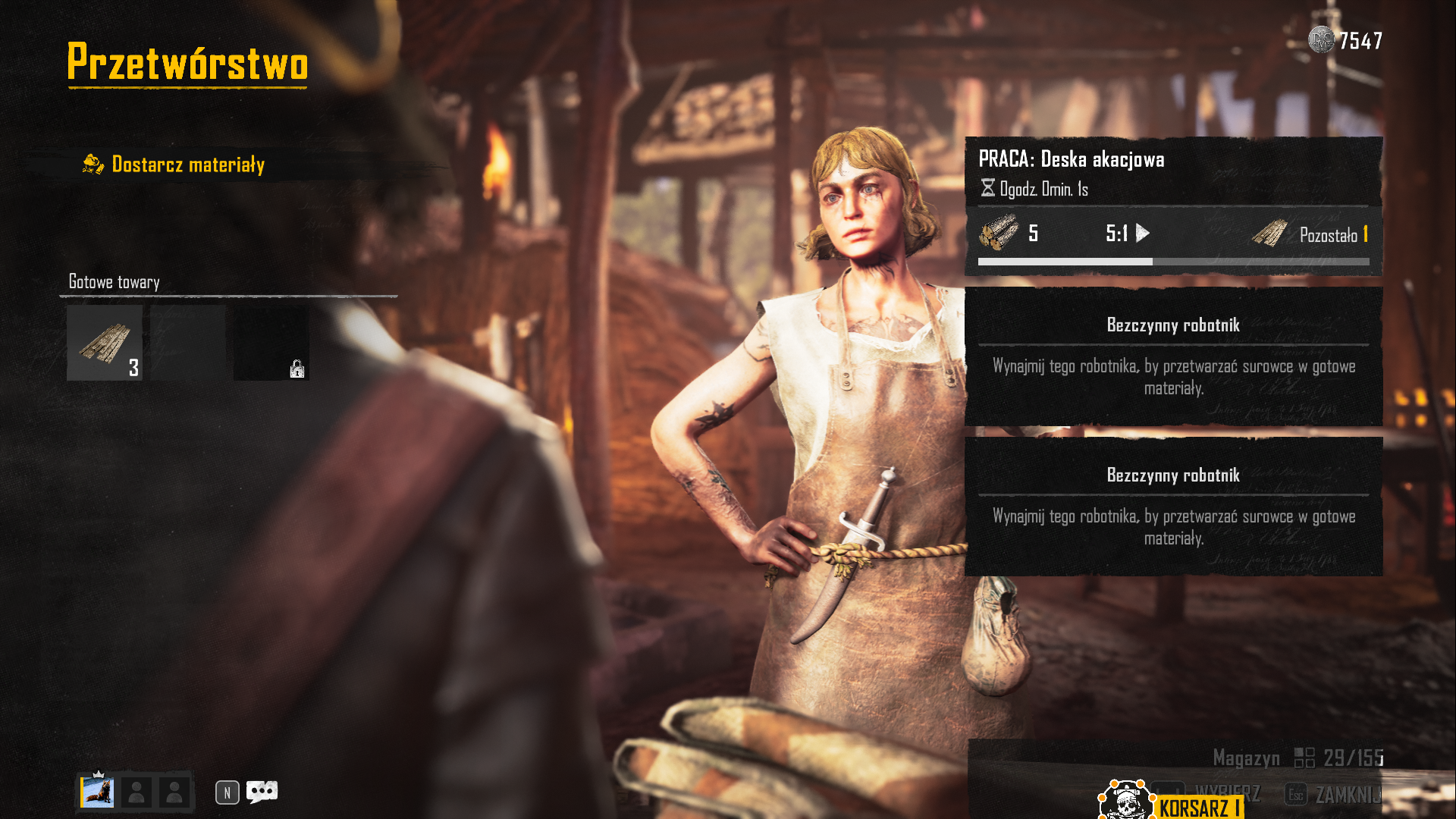Select the crowned player portrait
This screenshot has height=819, width=1456.
[x=98, y=792]
